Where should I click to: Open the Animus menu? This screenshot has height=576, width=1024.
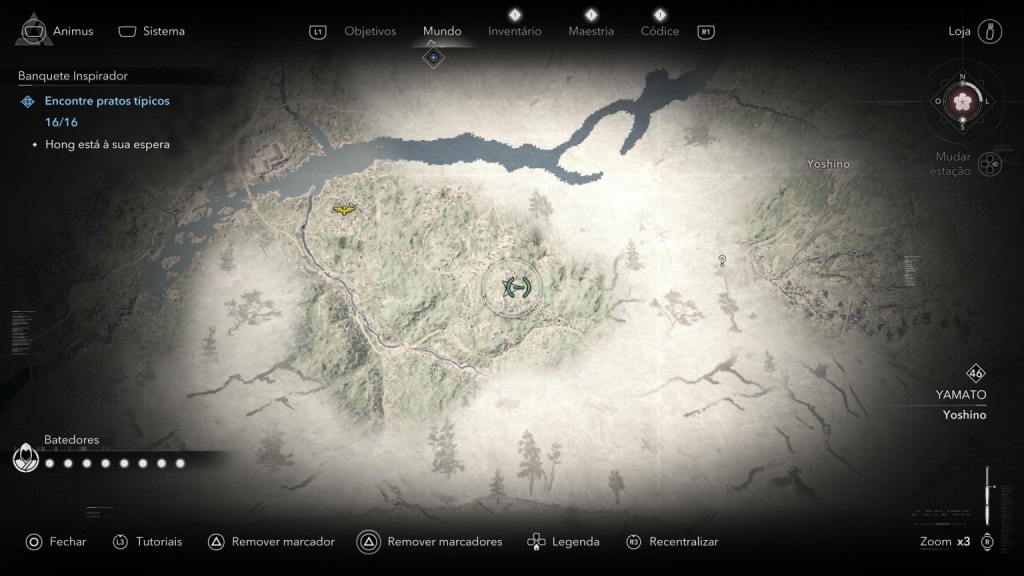tap(55, 30)
